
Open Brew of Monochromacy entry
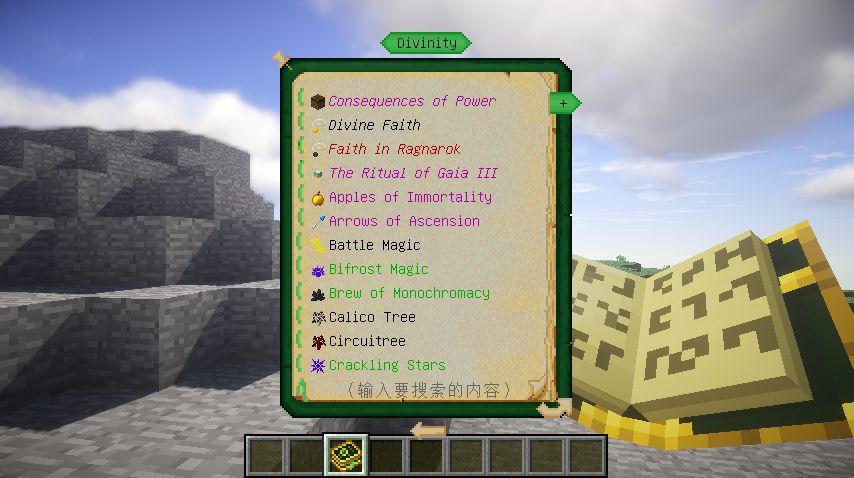[x=409, y=293]
